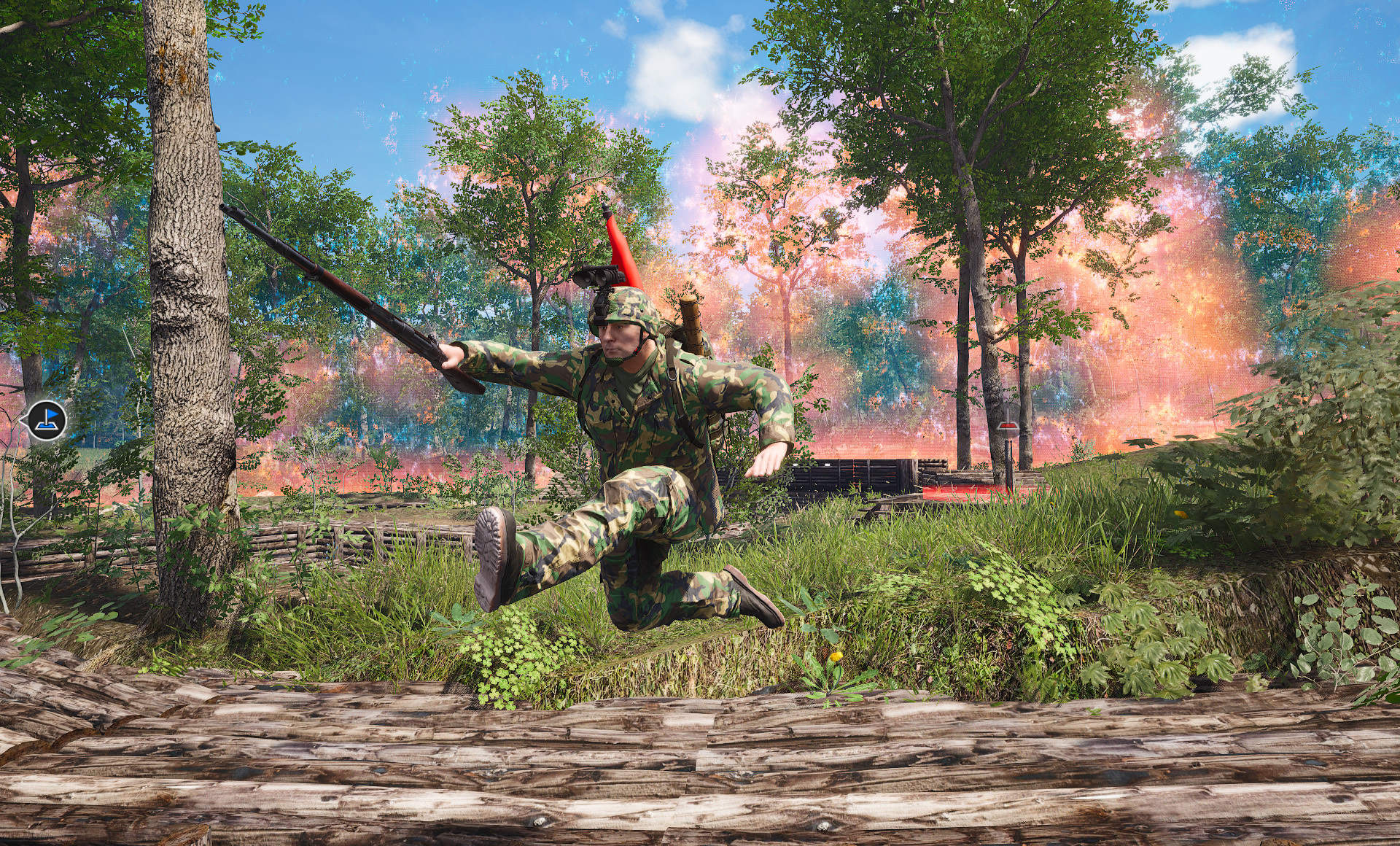The height and width of the screenshot is (846, 1400).
Task: Click the blue flag capture point marker
Action: tap(47, 420)
